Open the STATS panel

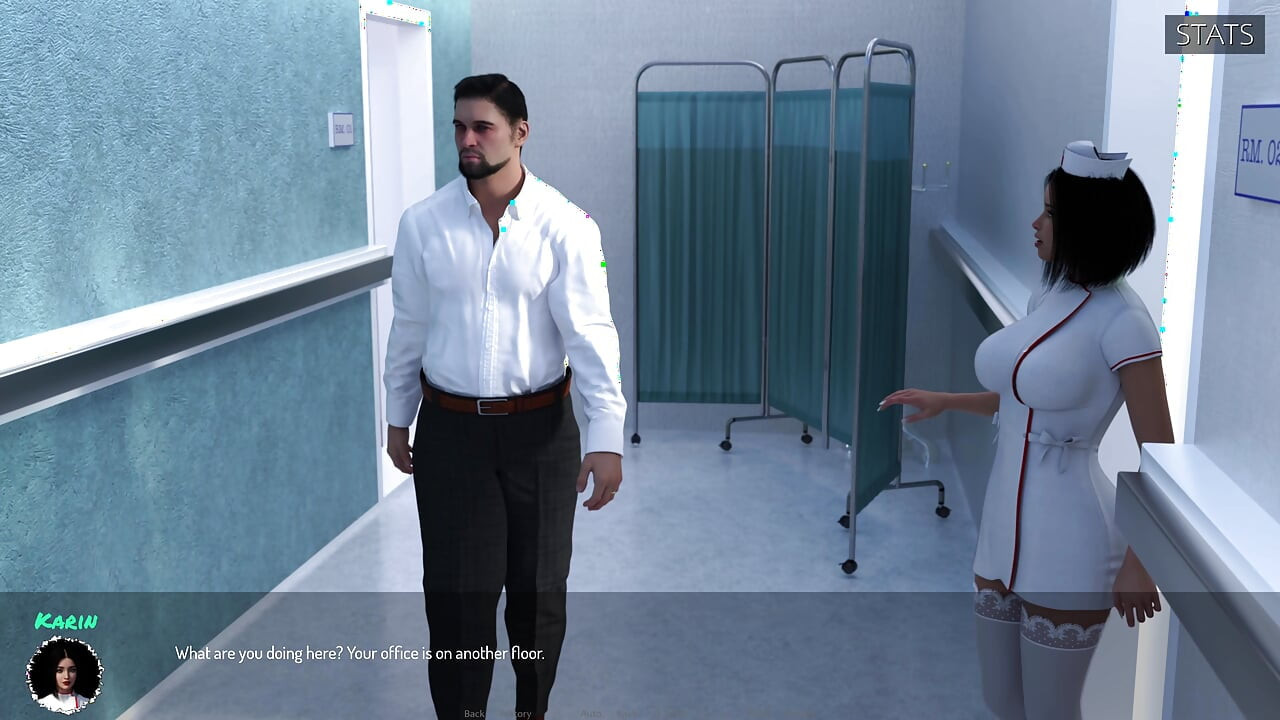pyautogui.click(x=1213, y=33)
